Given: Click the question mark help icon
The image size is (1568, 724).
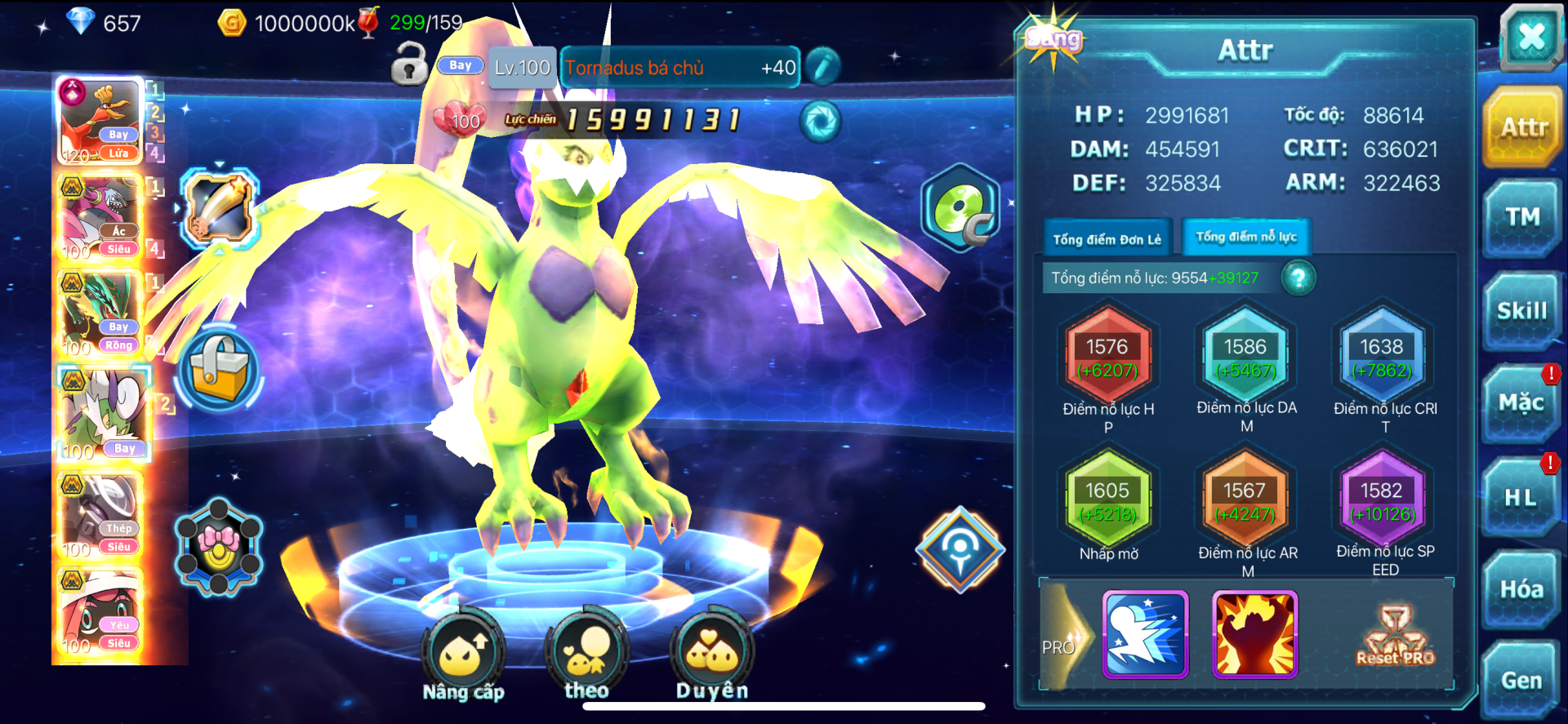Looking at the screenshot, I should coord(1298,278).
